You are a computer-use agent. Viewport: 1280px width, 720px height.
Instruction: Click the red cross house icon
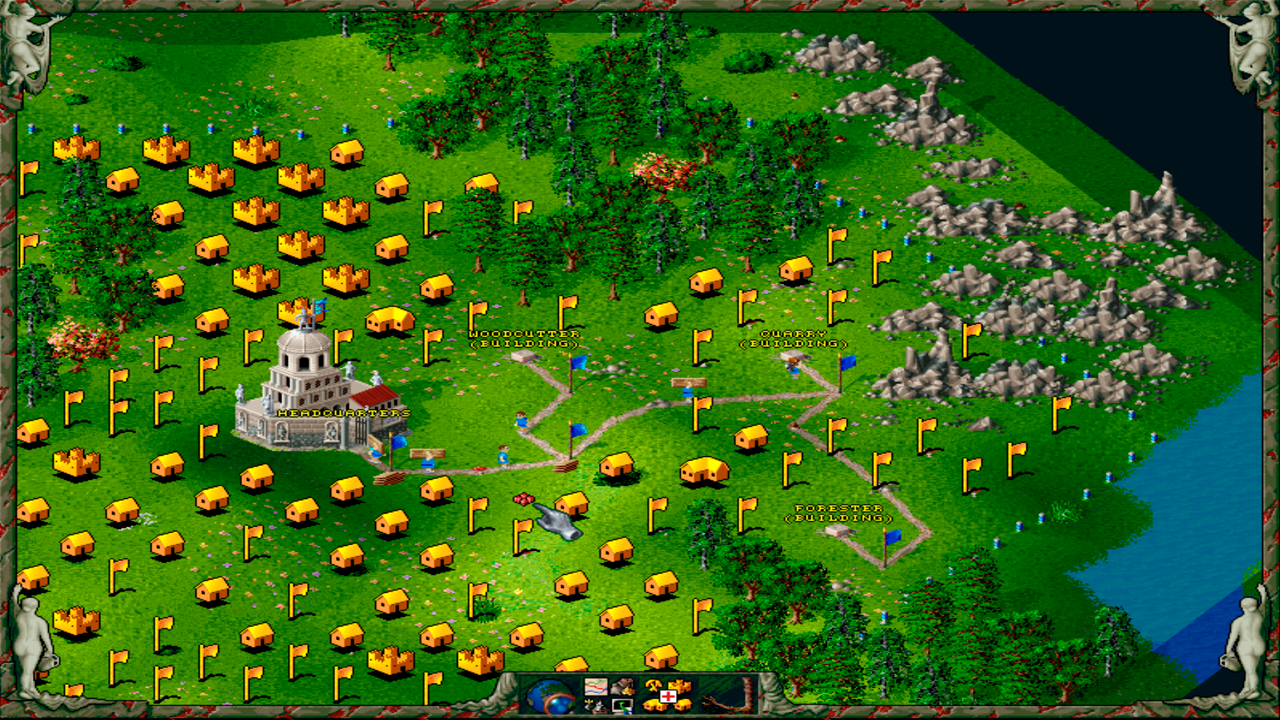[x=668, y=695]
